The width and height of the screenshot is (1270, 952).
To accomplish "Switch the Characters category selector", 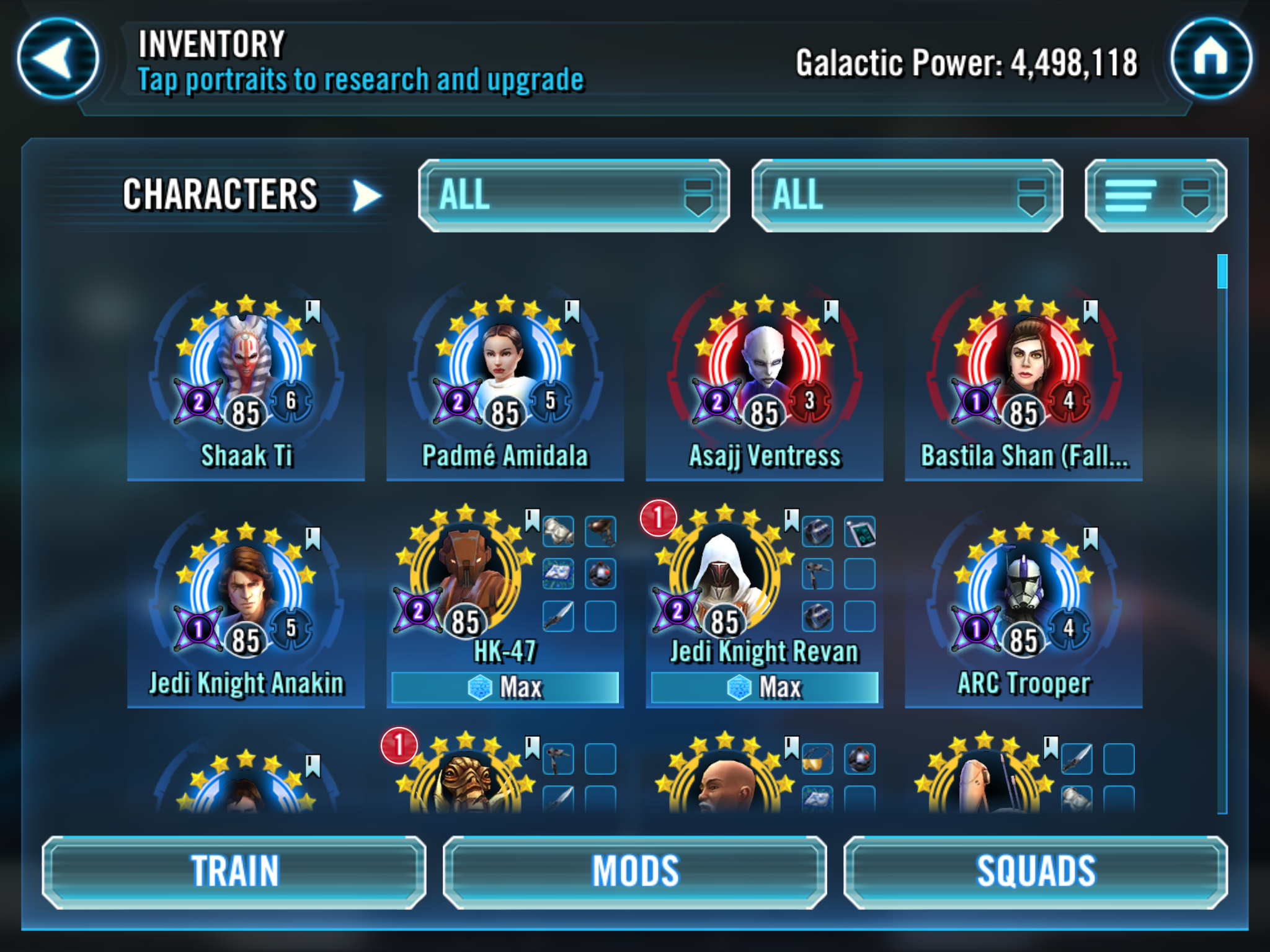I will coord(366,196).
